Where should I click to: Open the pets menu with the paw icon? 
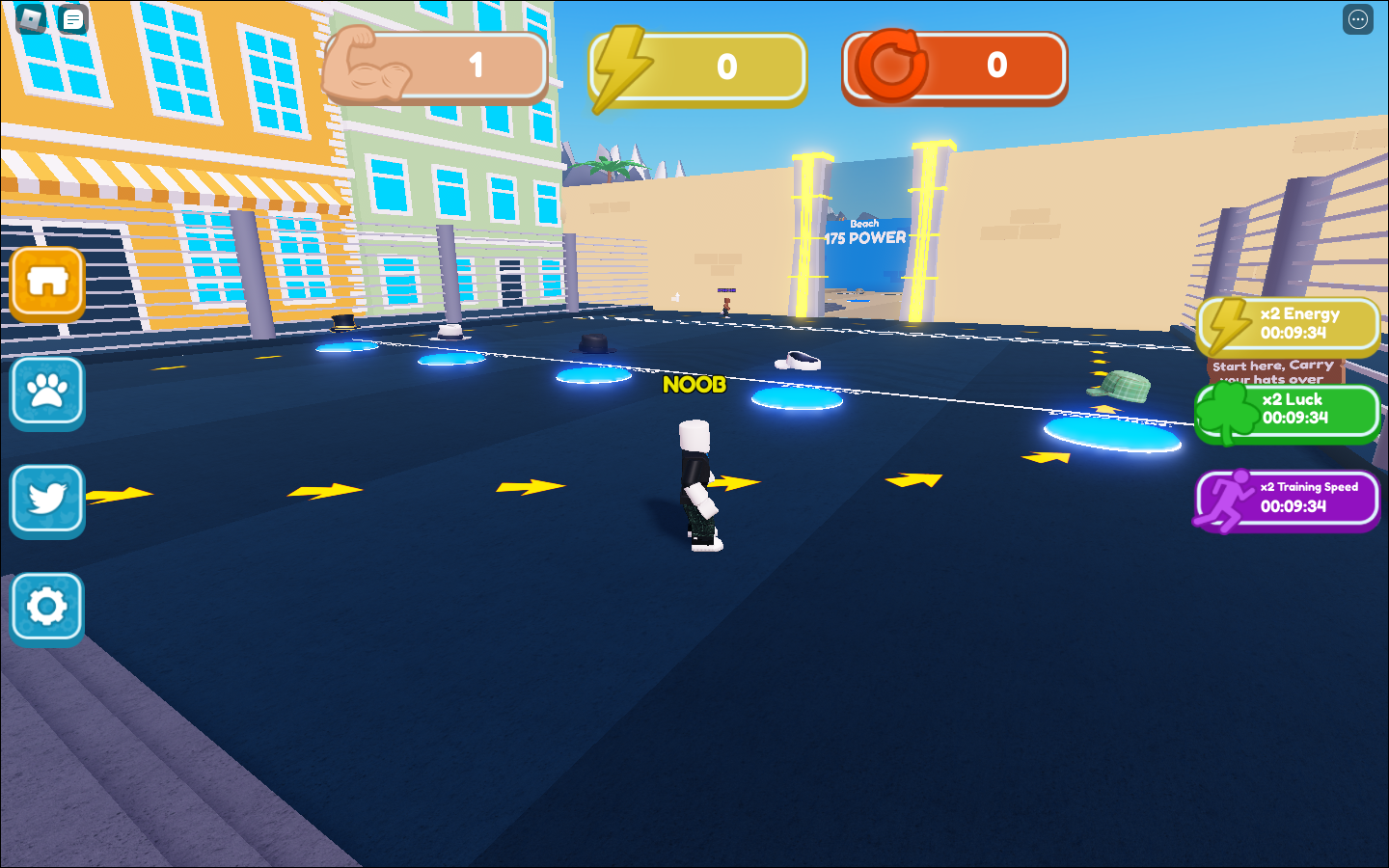point(46,393)
